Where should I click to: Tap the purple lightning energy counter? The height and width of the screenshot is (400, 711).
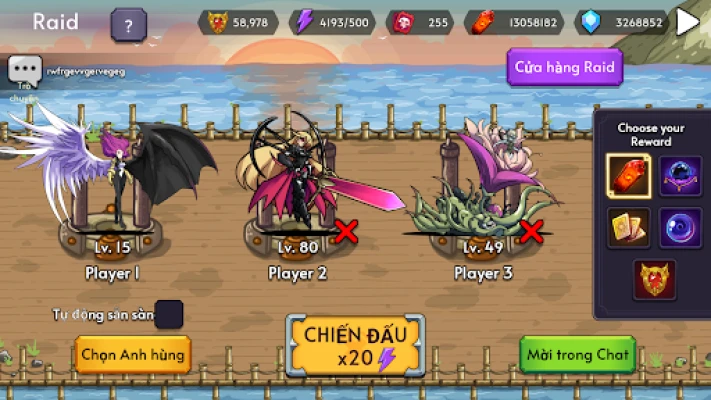[333, 21]
